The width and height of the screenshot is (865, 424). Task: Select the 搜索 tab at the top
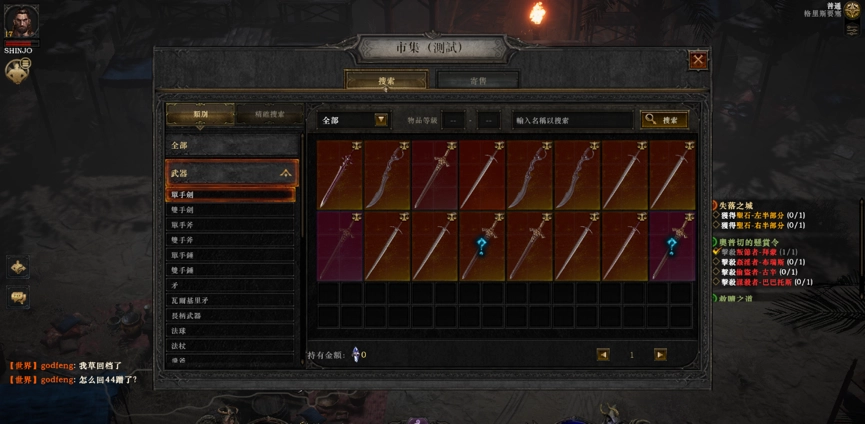tap(386, 80)
